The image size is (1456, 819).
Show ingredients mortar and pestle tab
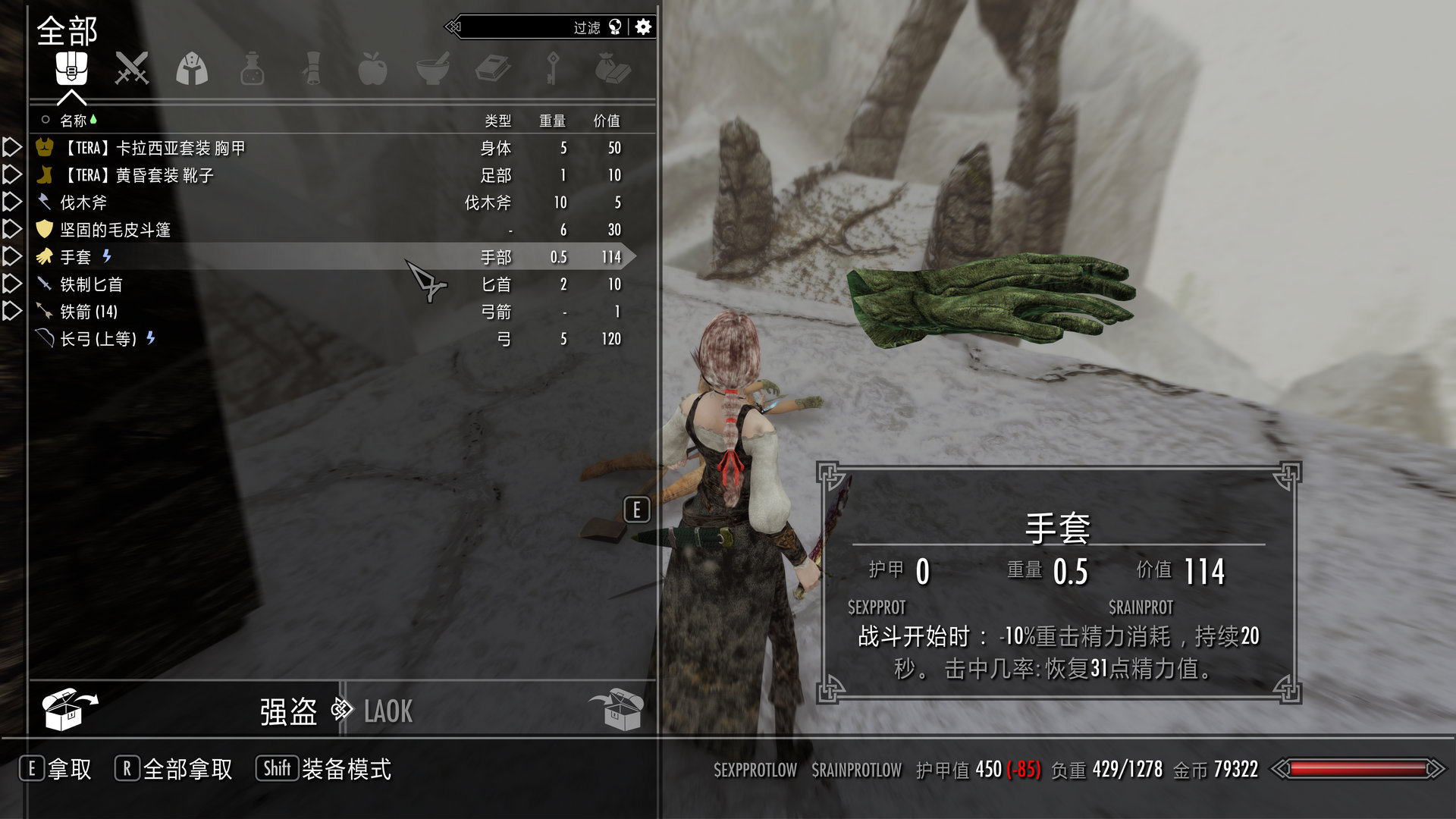pos(432,70)
